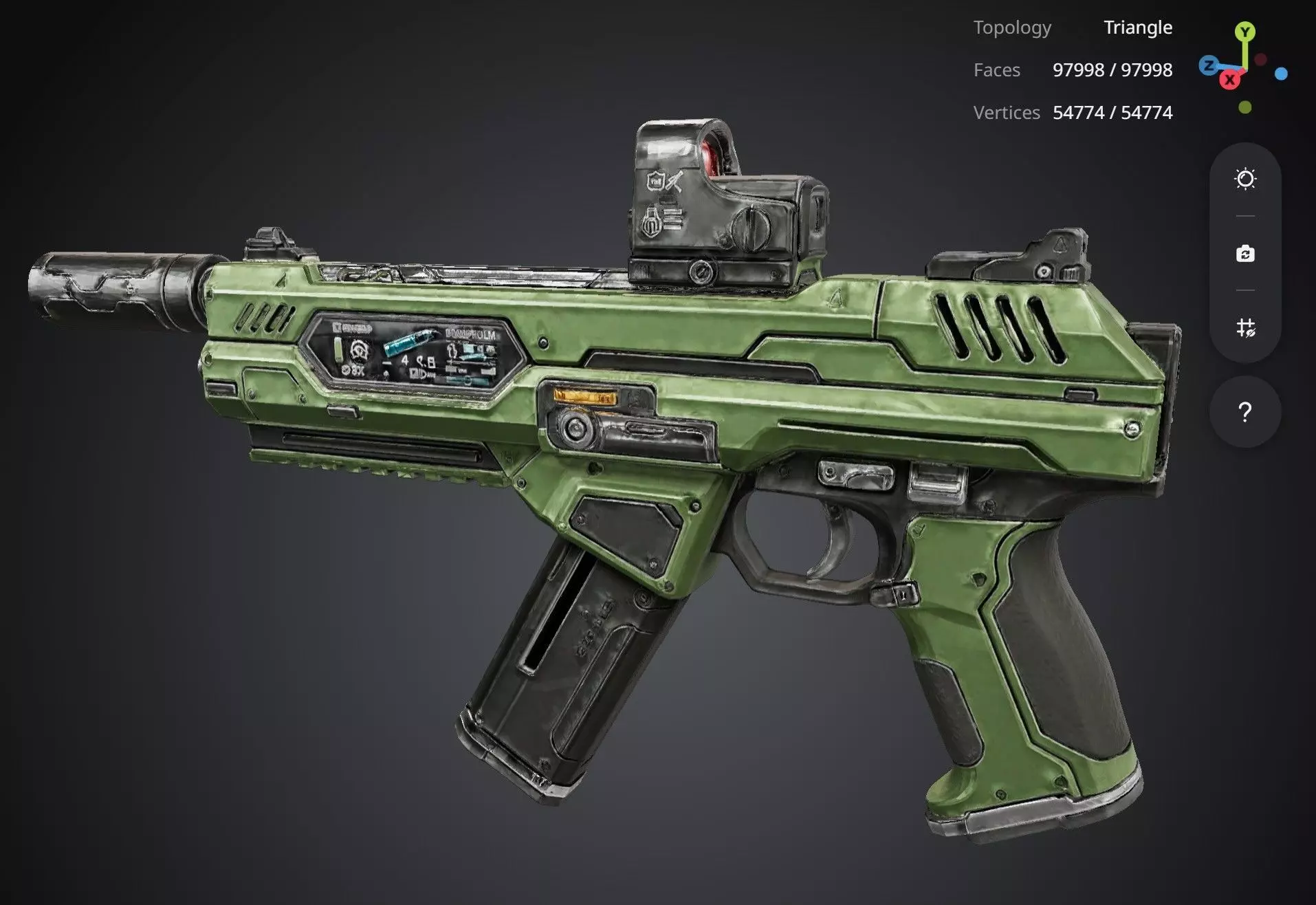Snap view to the green Y axis handle
This screenshot has width=1316, height=905.
tap(1244, 32)
